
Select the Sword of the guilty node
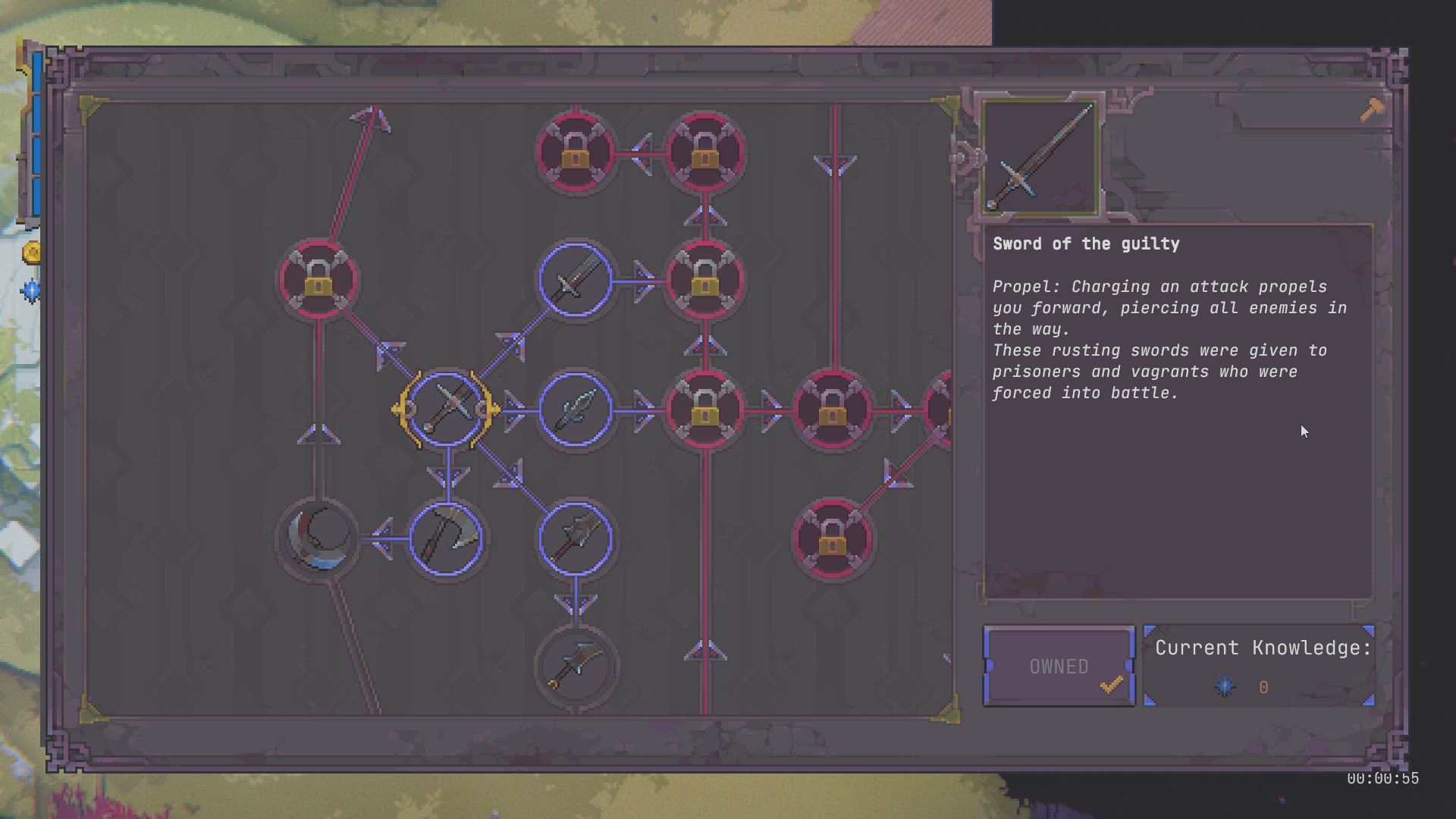(x=446, y=409)
